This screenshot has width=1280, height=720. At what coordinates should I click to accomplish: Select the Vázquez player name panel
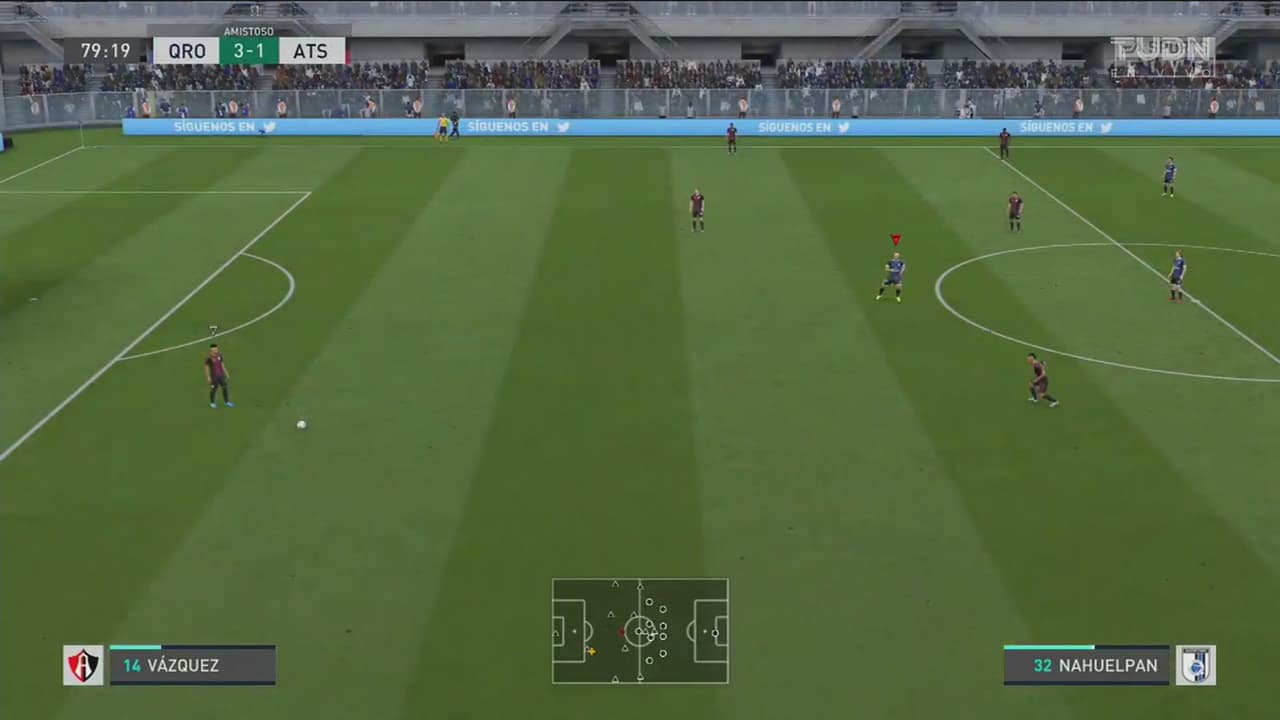[x=192, y=665]
